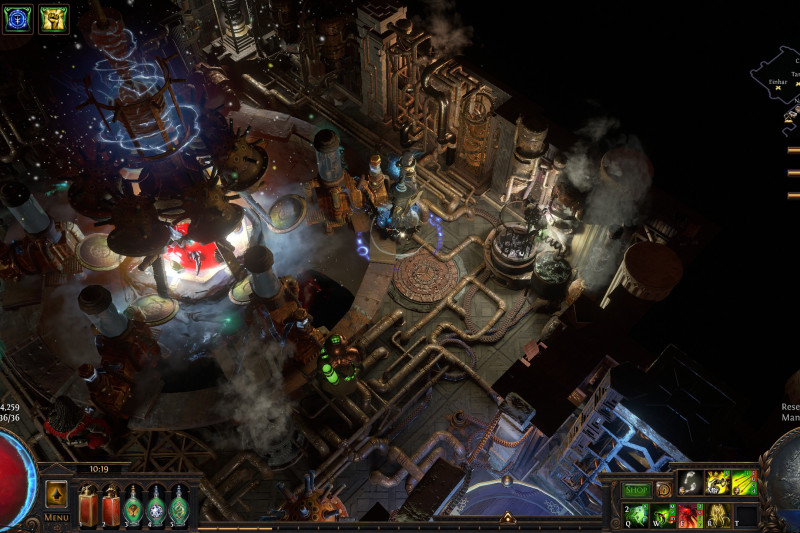
Task: Activate the green arrows skill icon
Action: (x=743, y=483)
